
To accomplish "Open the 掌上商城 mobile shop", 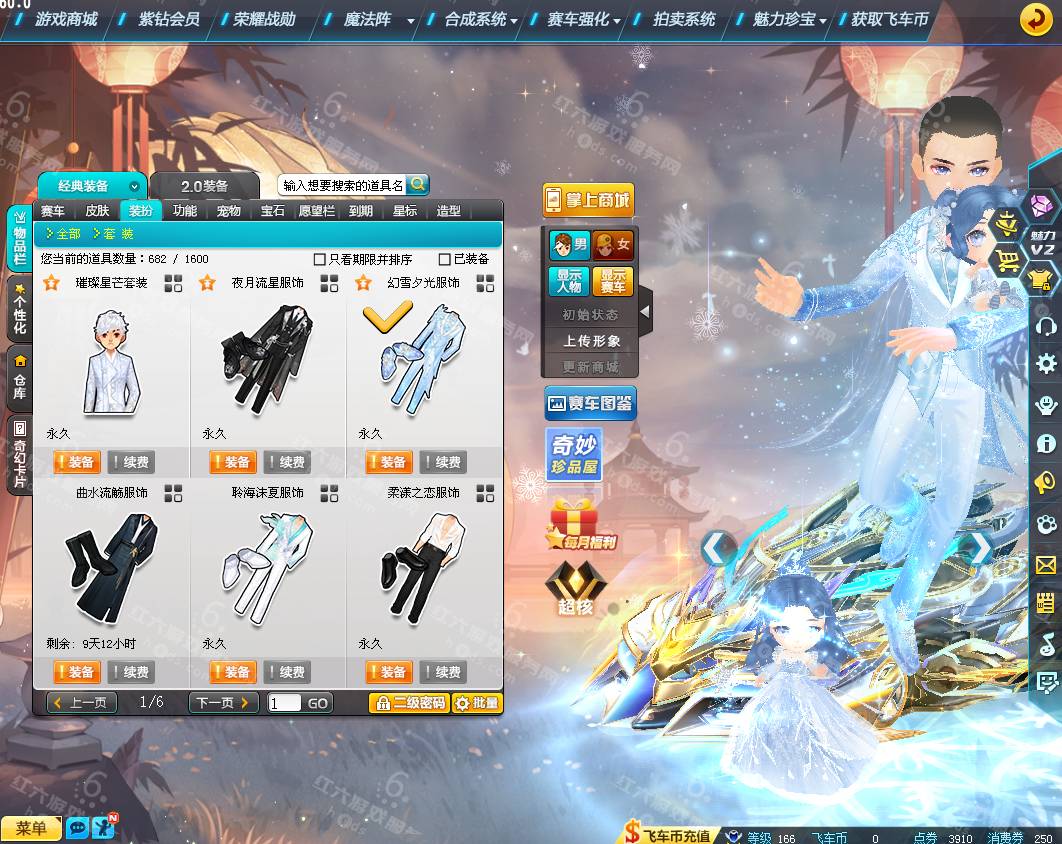I will click(589, 200).
